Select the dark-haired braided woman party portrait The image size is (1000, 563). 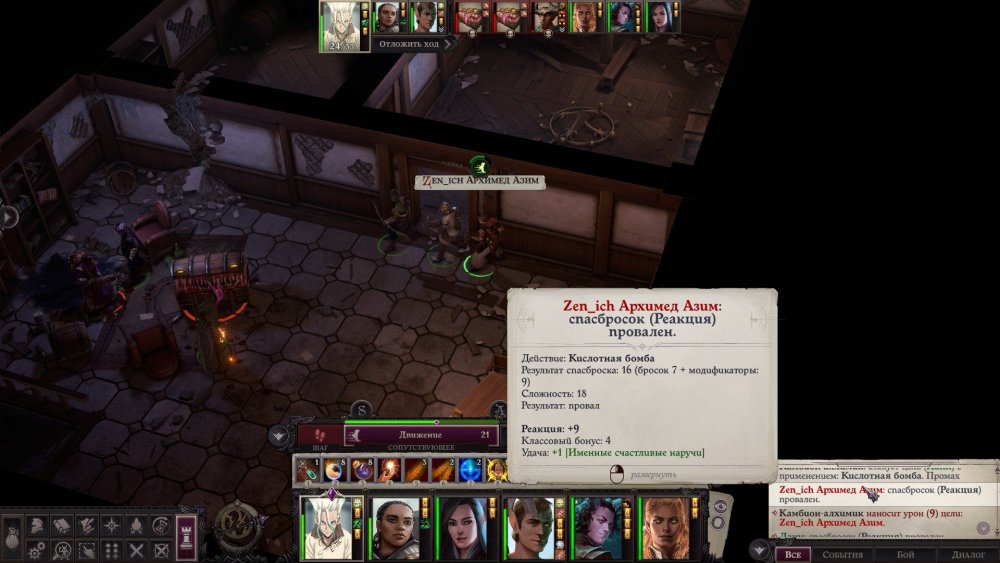(x=396, y=528)
